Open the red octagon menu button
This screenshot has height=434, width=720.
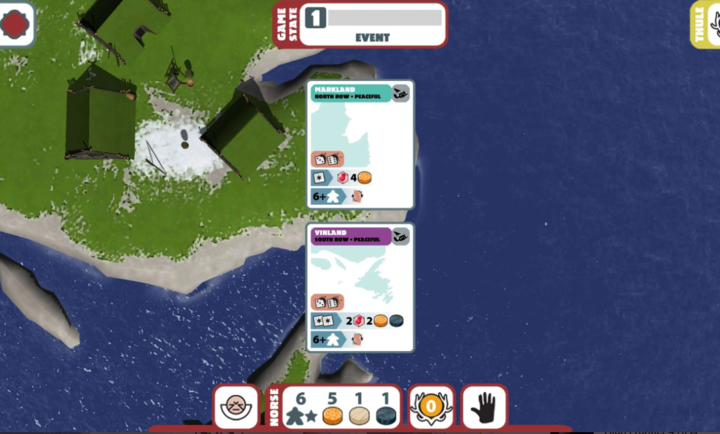point(17,24)
